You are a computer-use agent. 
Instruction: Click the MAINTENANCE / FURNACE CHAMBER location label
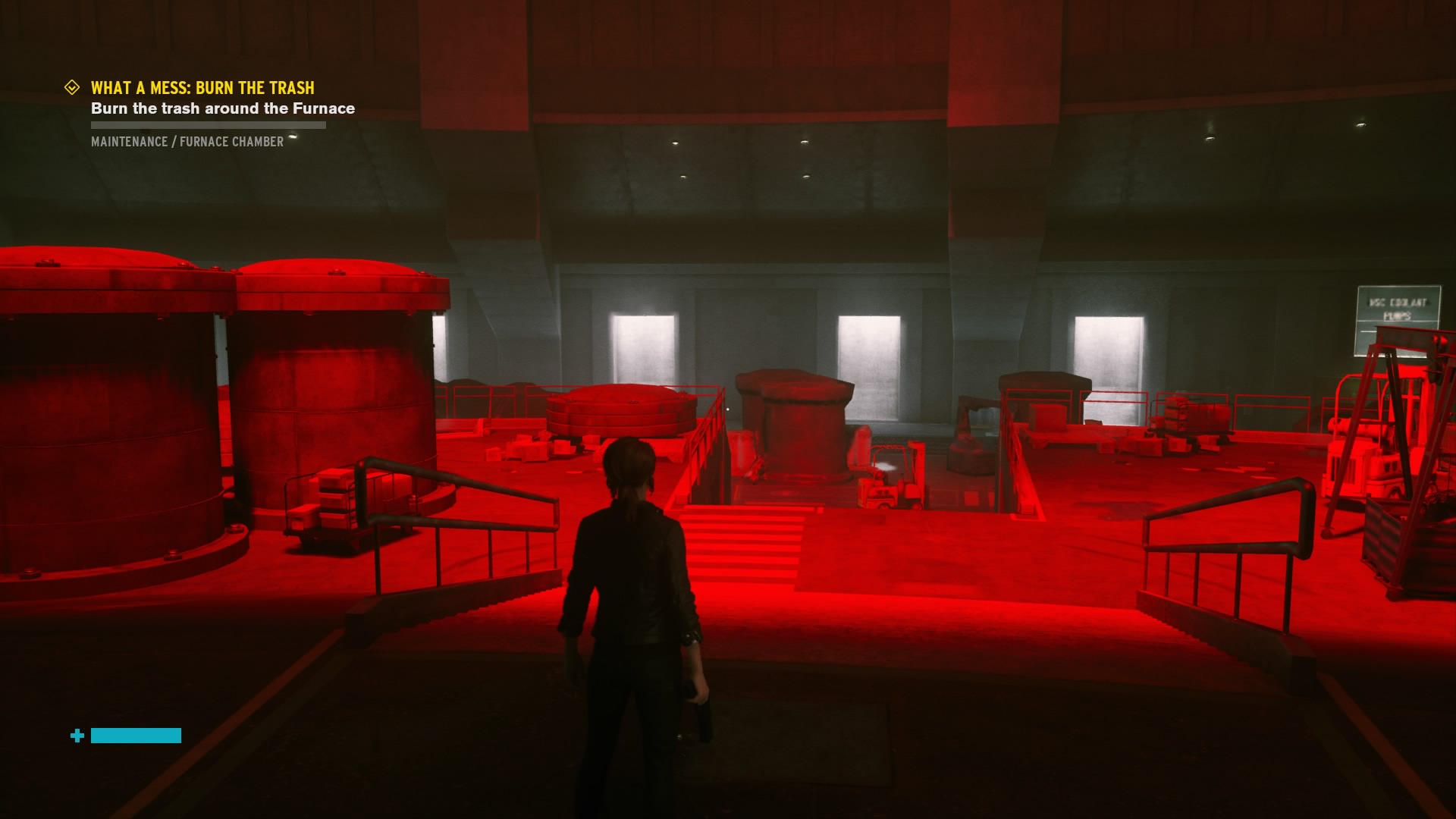pos(187,141)
